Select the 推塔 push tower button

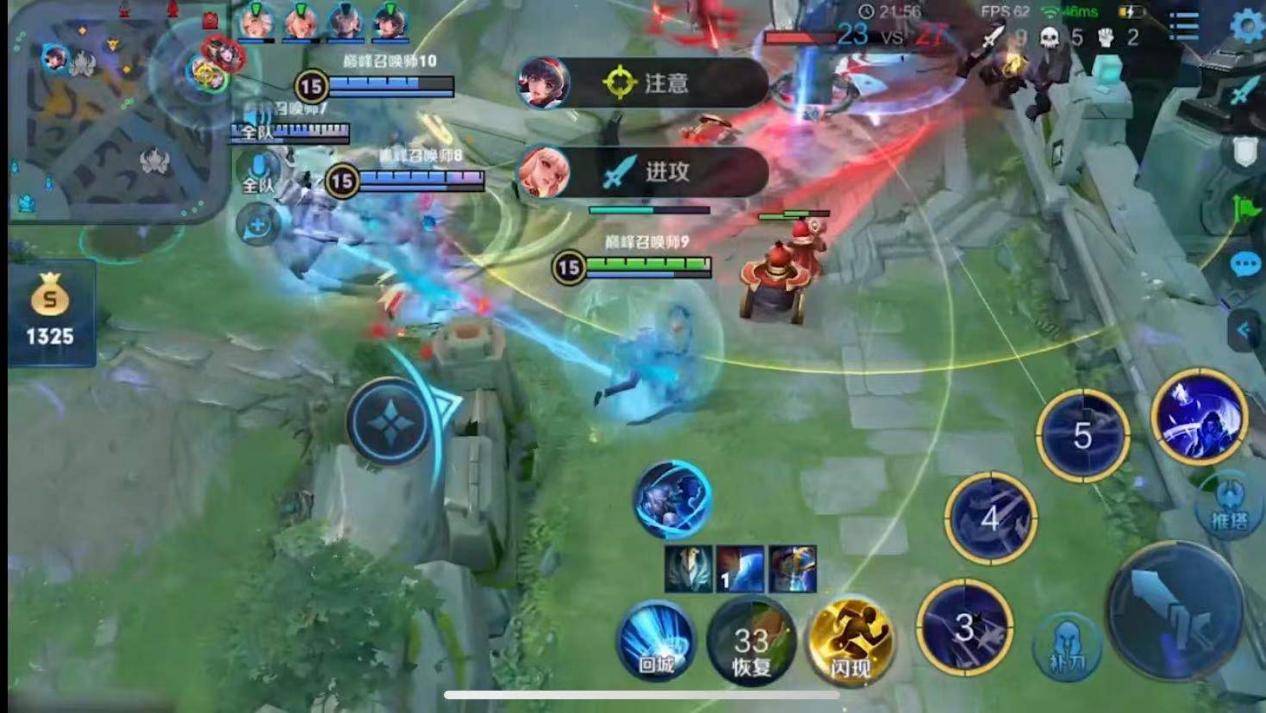[1229, 507]
